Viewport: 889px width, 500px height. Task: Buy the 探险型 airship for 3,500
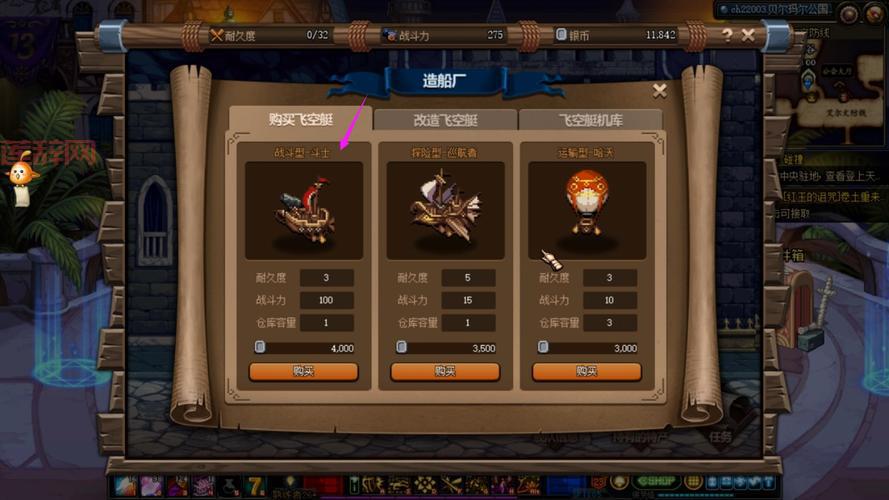445,371
